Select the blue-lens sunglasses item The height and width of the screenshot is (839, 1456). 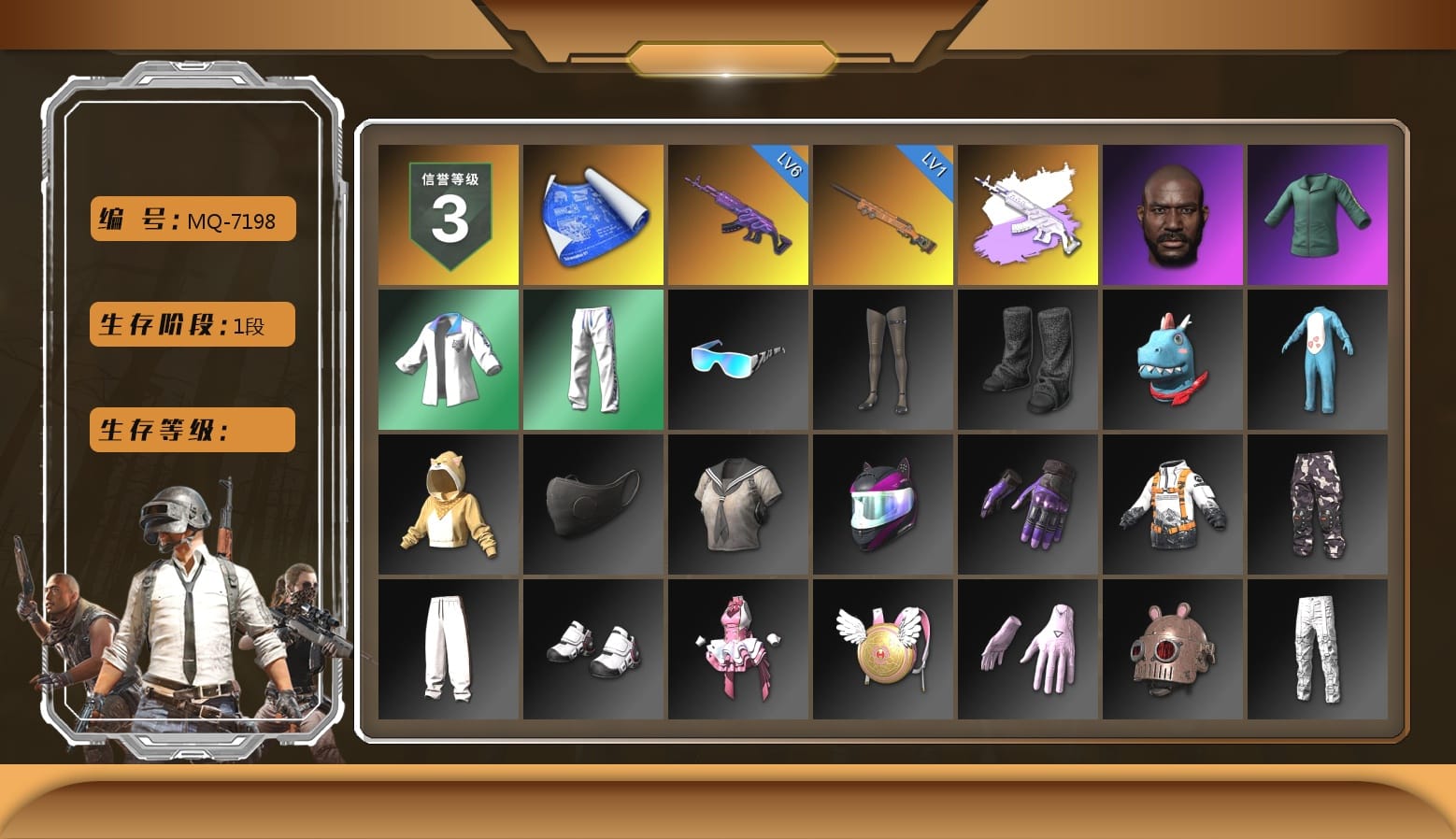(737, 360)
